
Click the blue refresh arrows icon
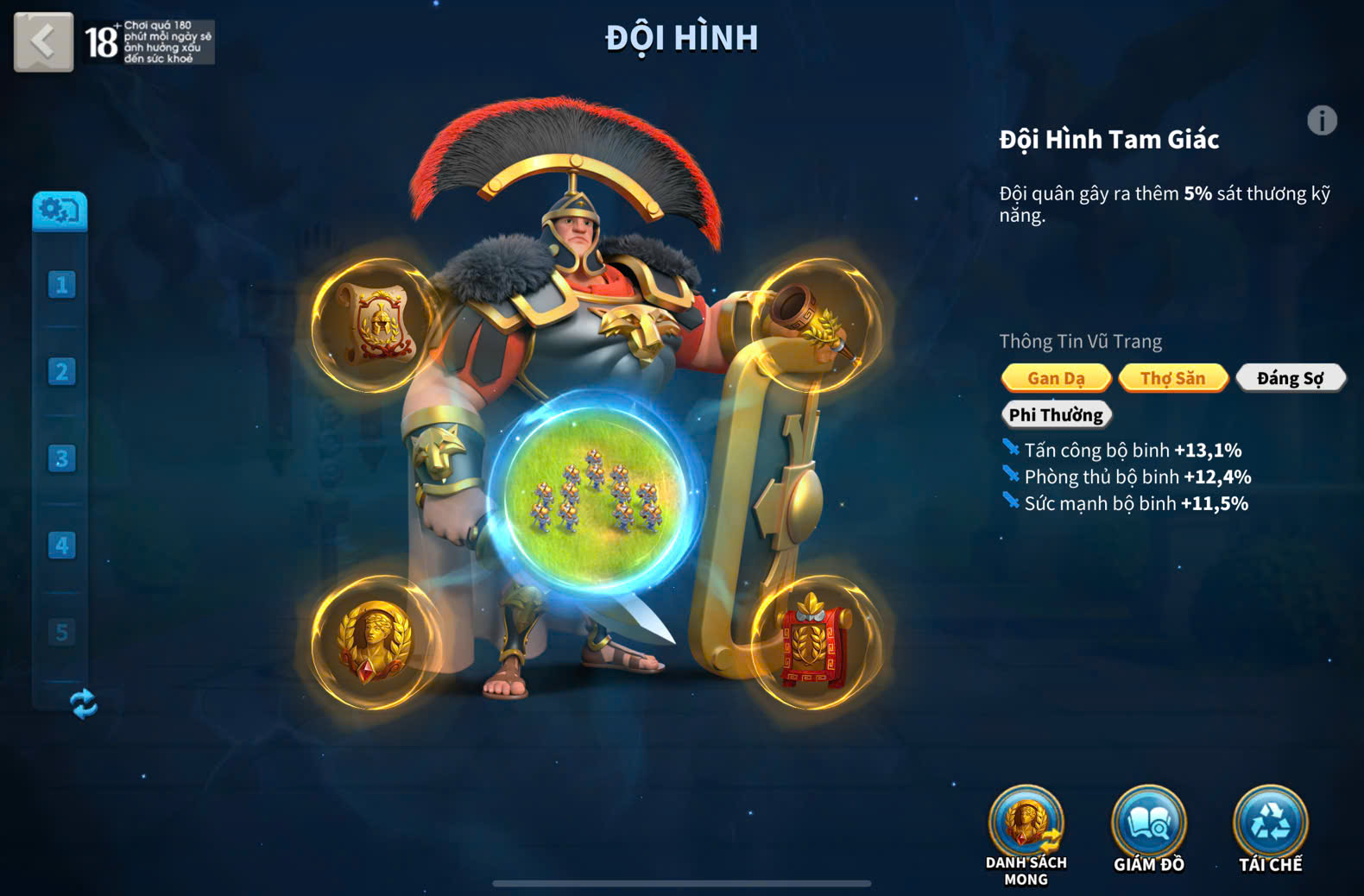point(84,704)
